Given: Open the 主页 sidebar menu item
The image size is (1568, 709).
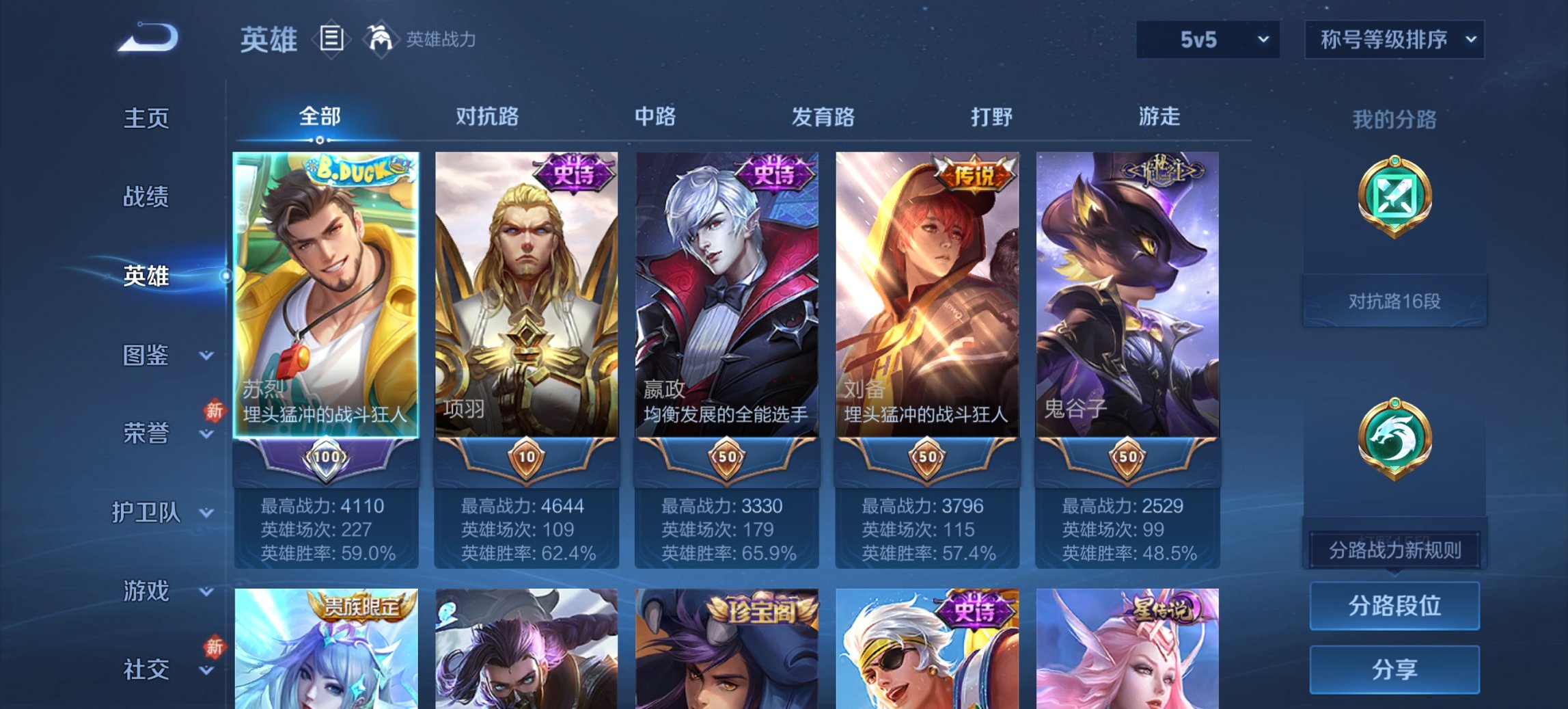Looking at the screenshot, I should (147, 118).
